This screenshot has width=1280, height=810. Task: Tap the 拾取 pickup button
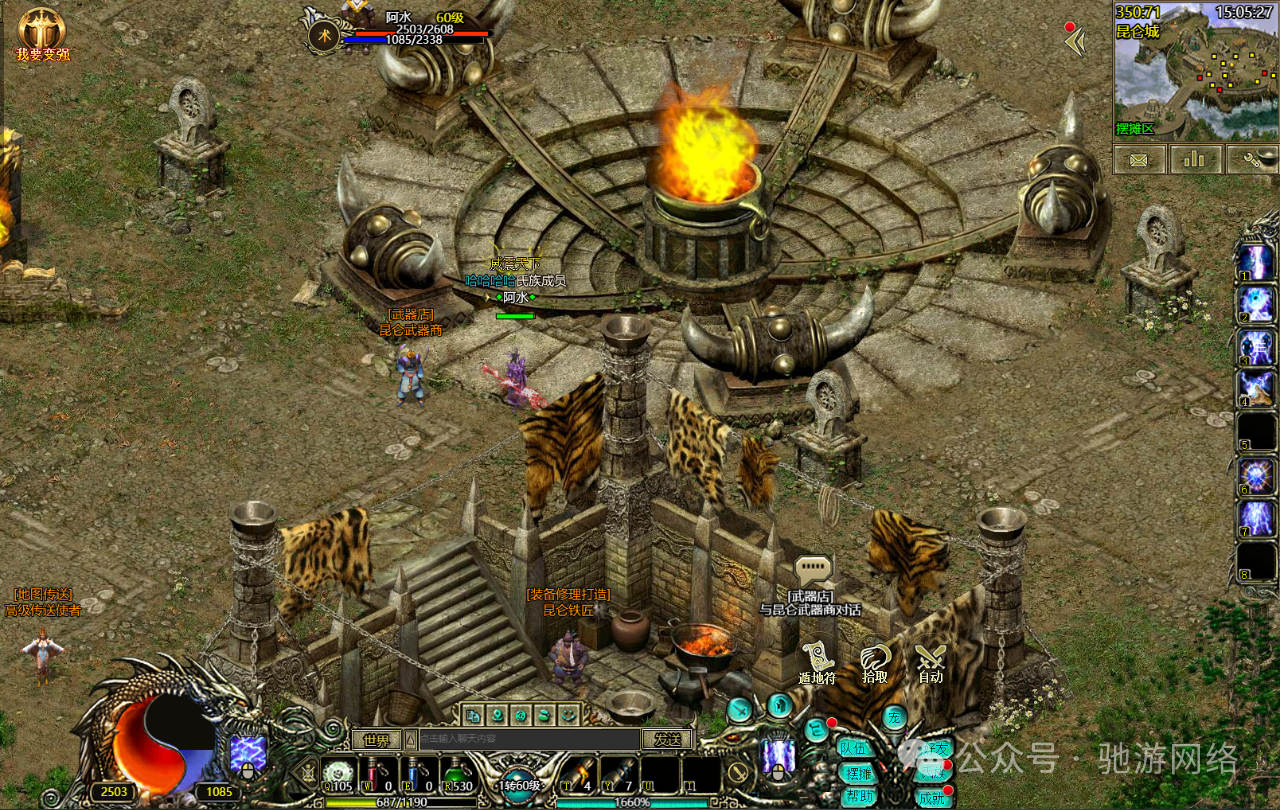(874, 661)
